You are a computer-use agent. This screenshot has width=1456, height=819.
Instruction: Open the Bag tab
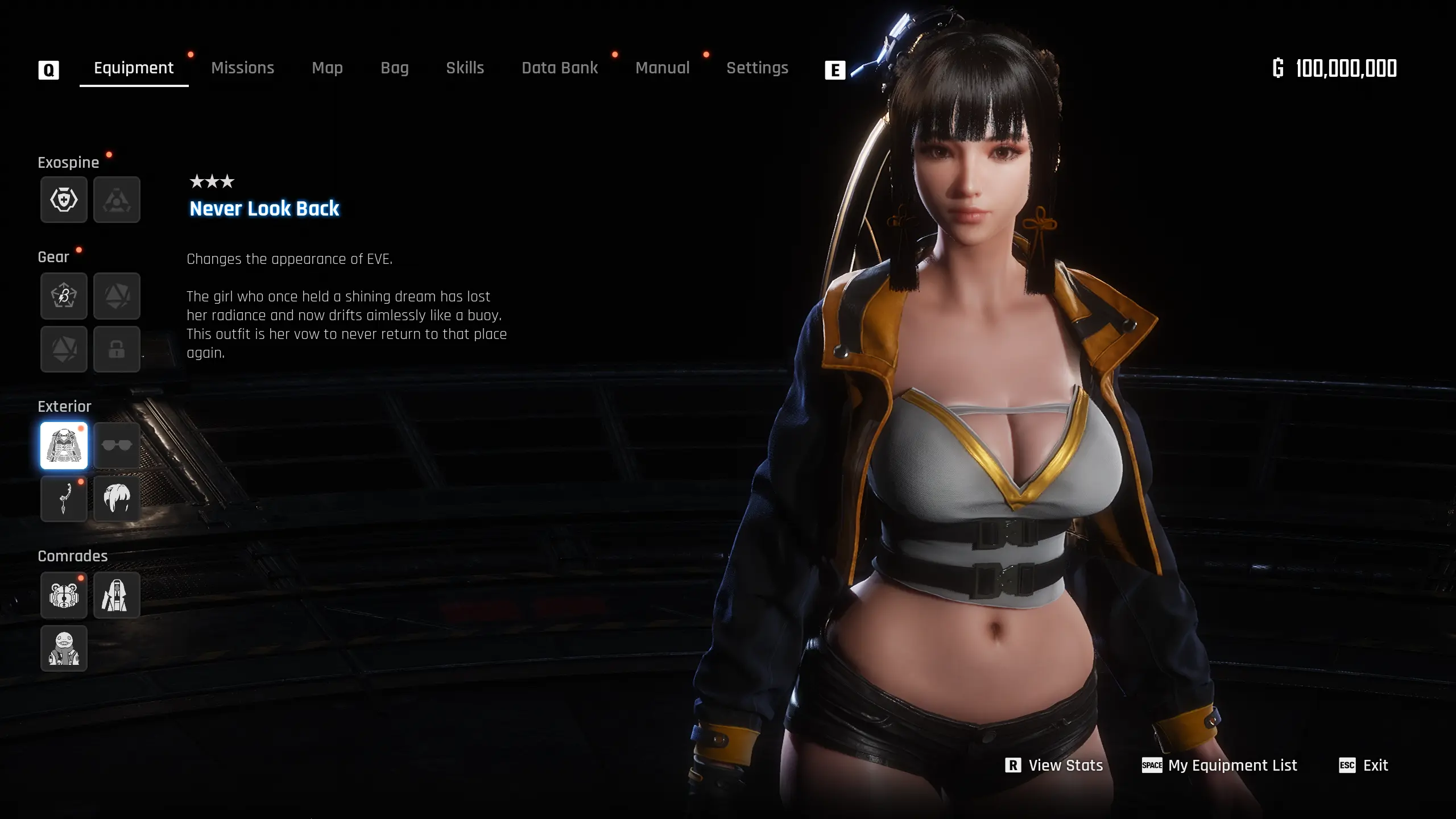tap(394, 68)
